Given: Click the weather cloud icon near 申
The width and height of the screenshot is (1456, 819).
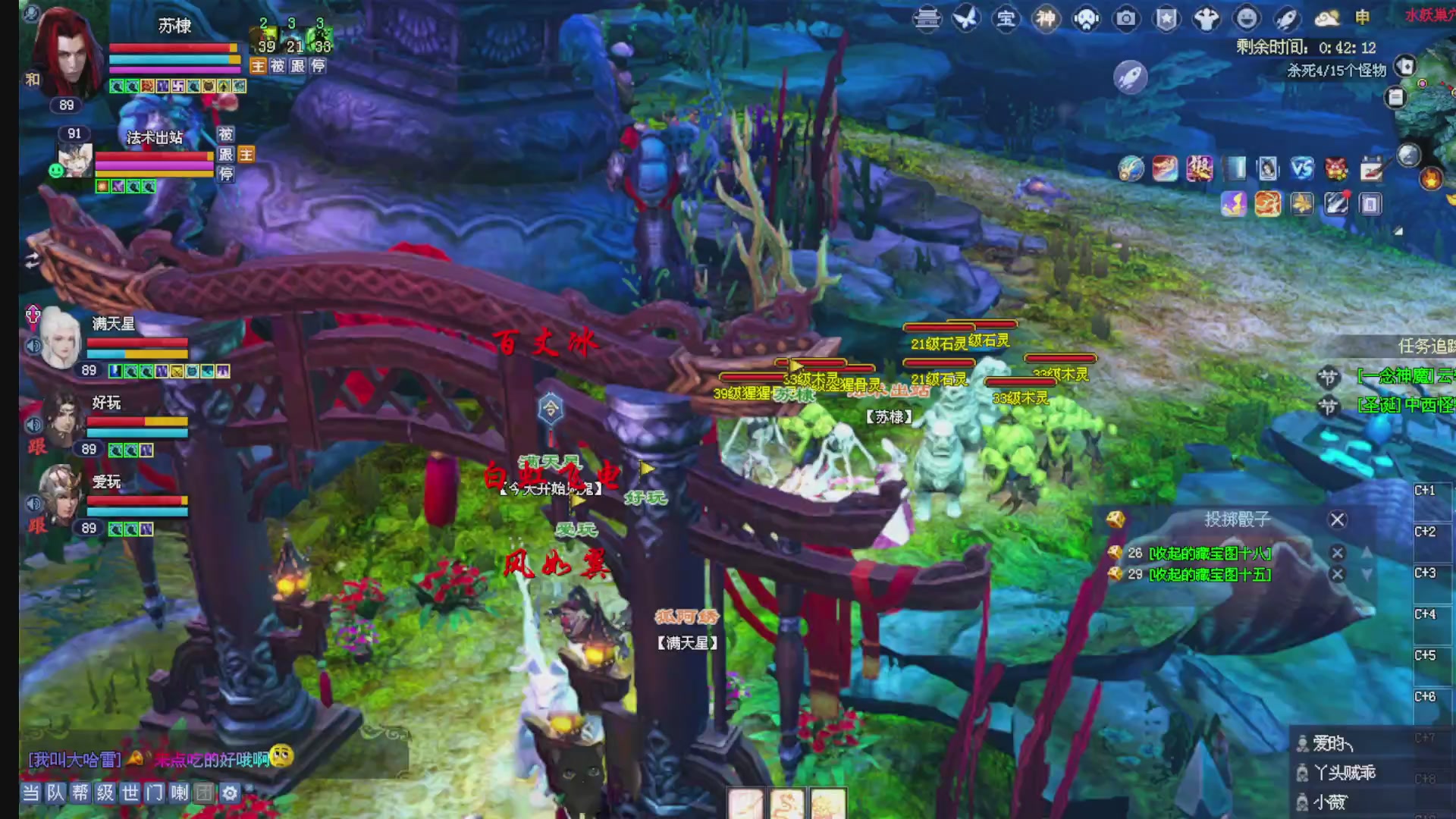Looking at the screenshot, I should (x=1326, y=19).
